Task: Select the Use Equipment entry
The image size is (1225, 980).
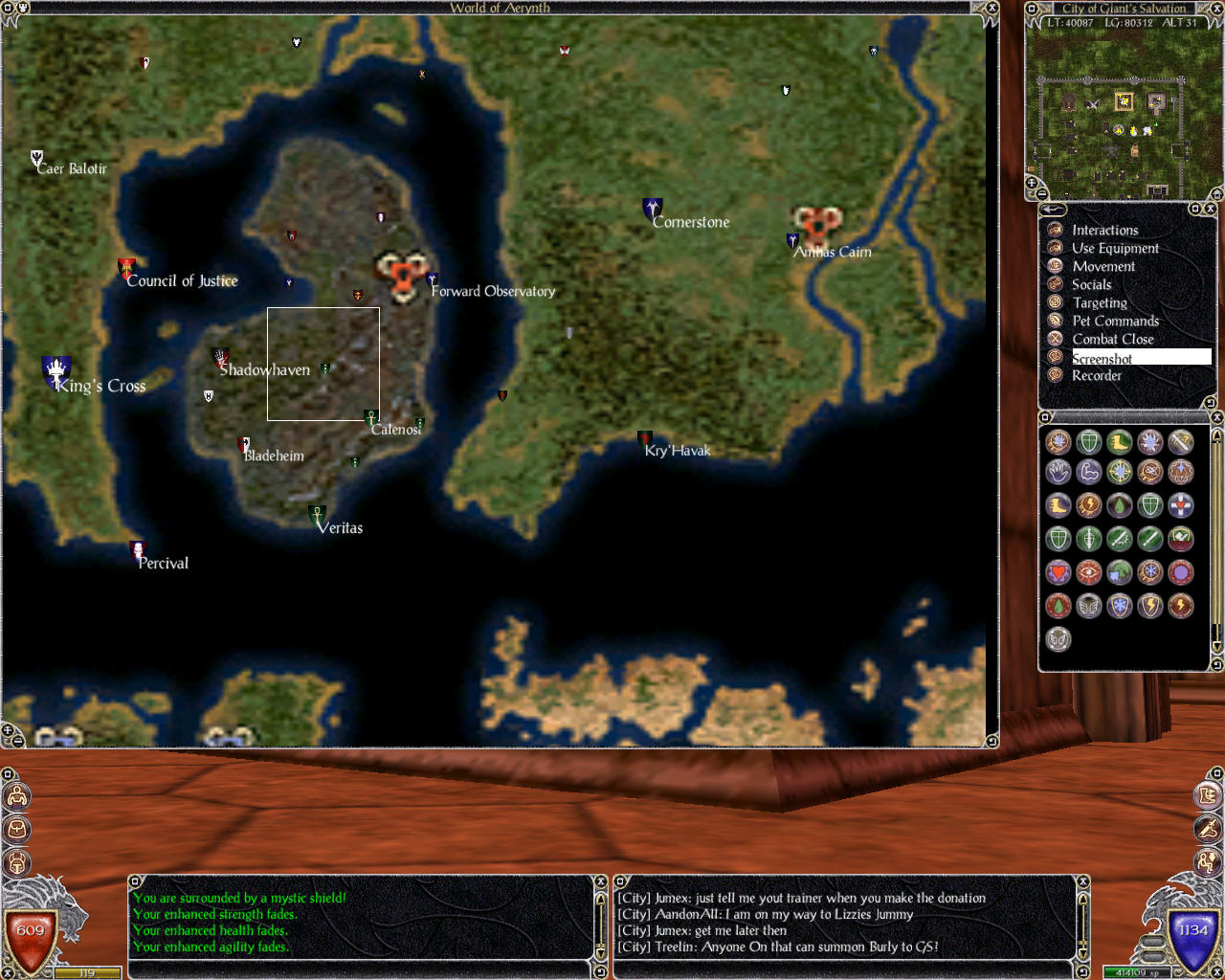Action: point(1115,248)
